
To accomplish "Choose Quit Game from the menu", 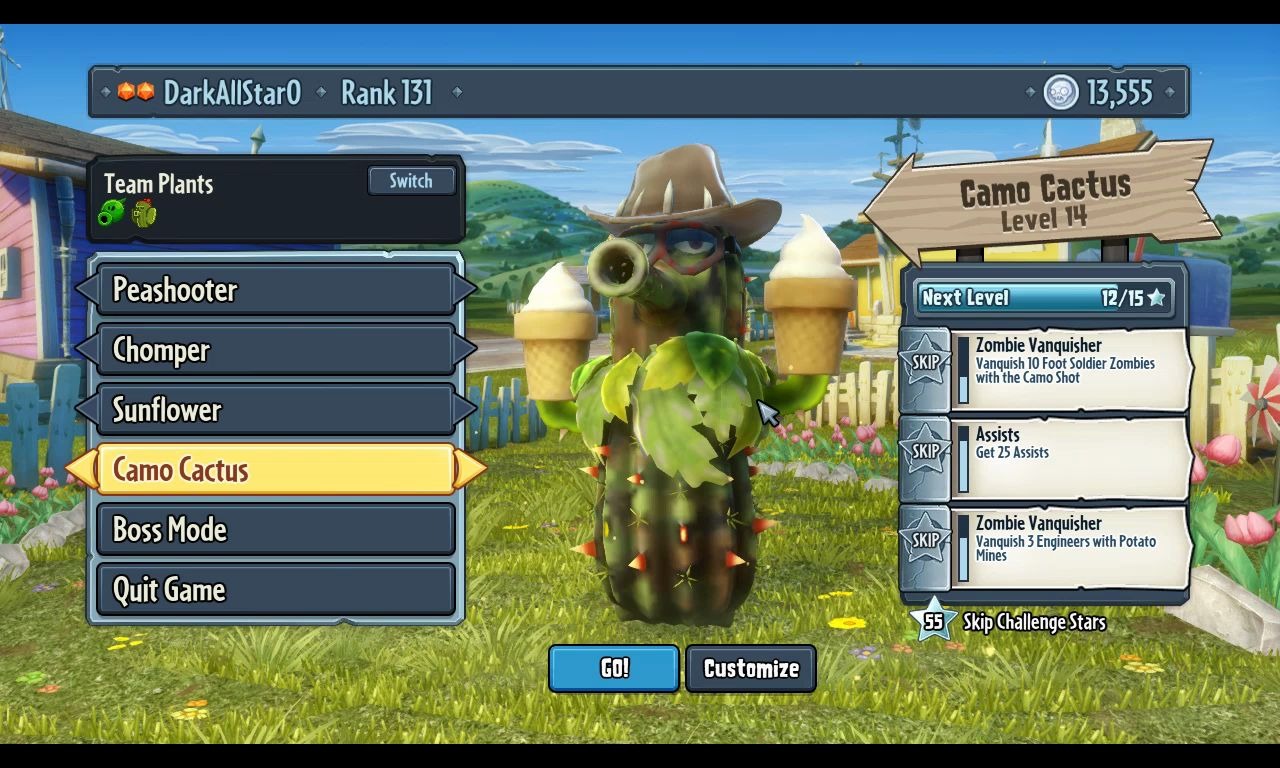I will click(x=276, y=590).
